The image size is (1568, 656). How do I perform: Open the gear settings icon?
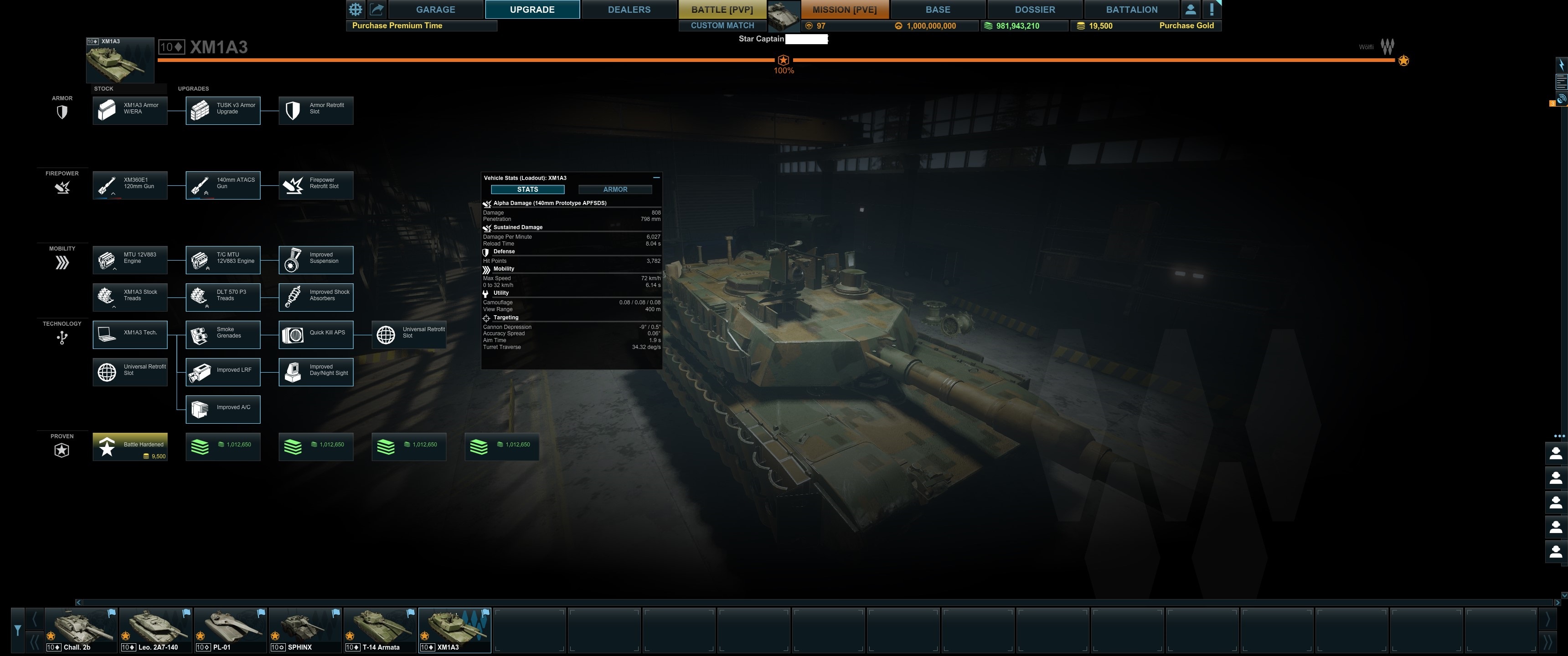(356, 9)
